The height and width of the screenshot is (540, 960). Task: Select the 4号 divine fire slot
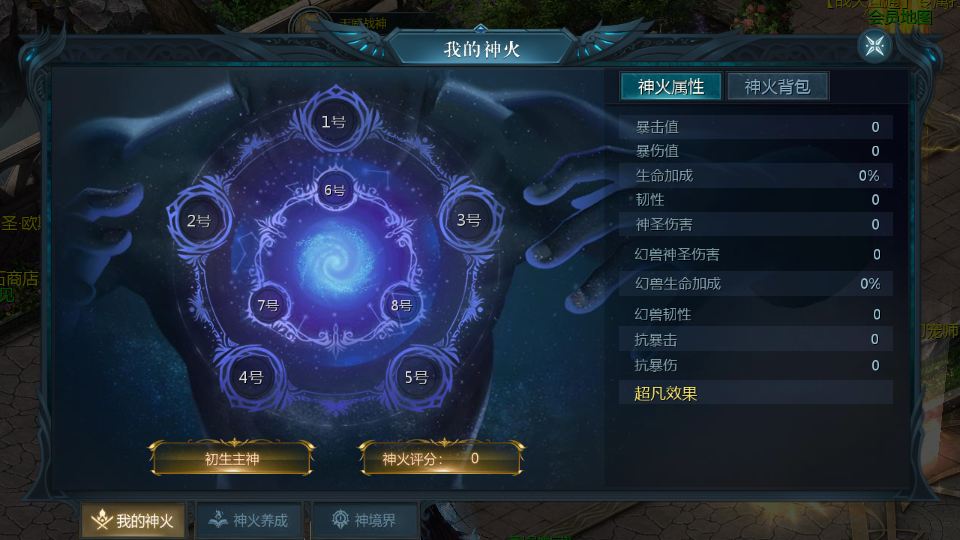click(251, 377)
